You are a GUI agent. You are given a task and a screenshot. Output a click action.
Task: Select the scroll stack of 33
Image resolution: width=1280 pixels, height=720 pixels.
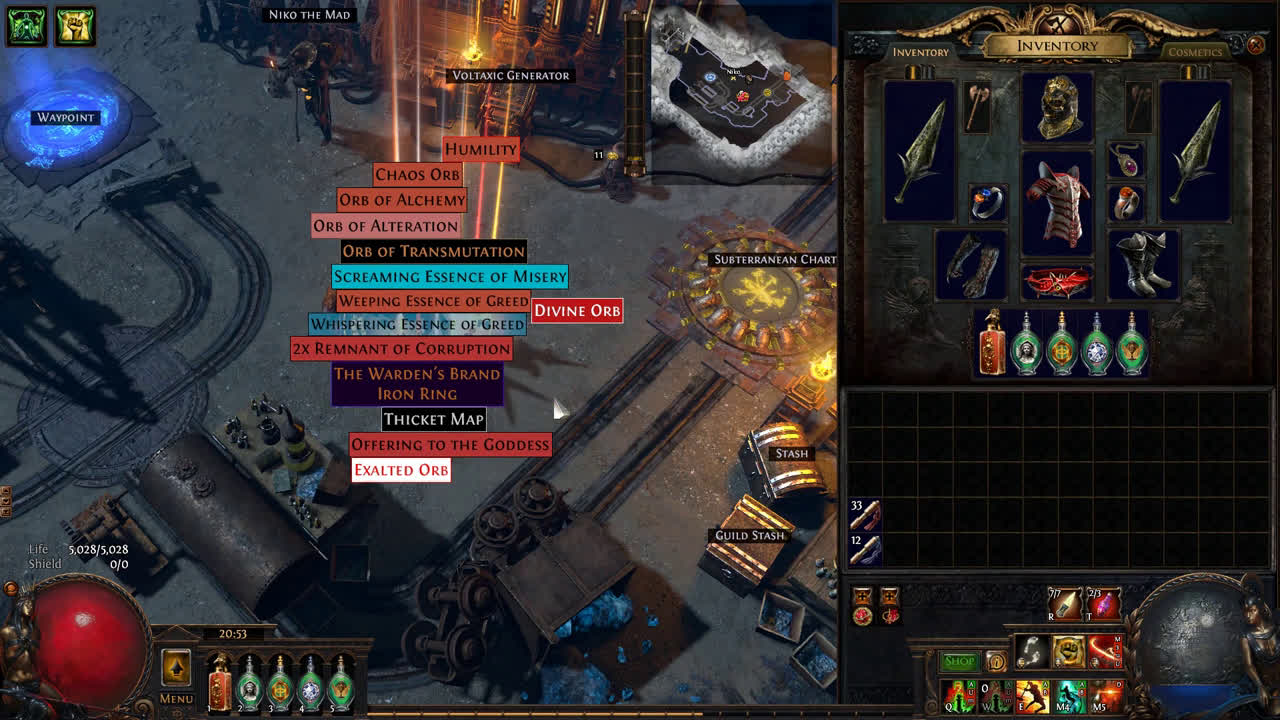coord(865,514)
